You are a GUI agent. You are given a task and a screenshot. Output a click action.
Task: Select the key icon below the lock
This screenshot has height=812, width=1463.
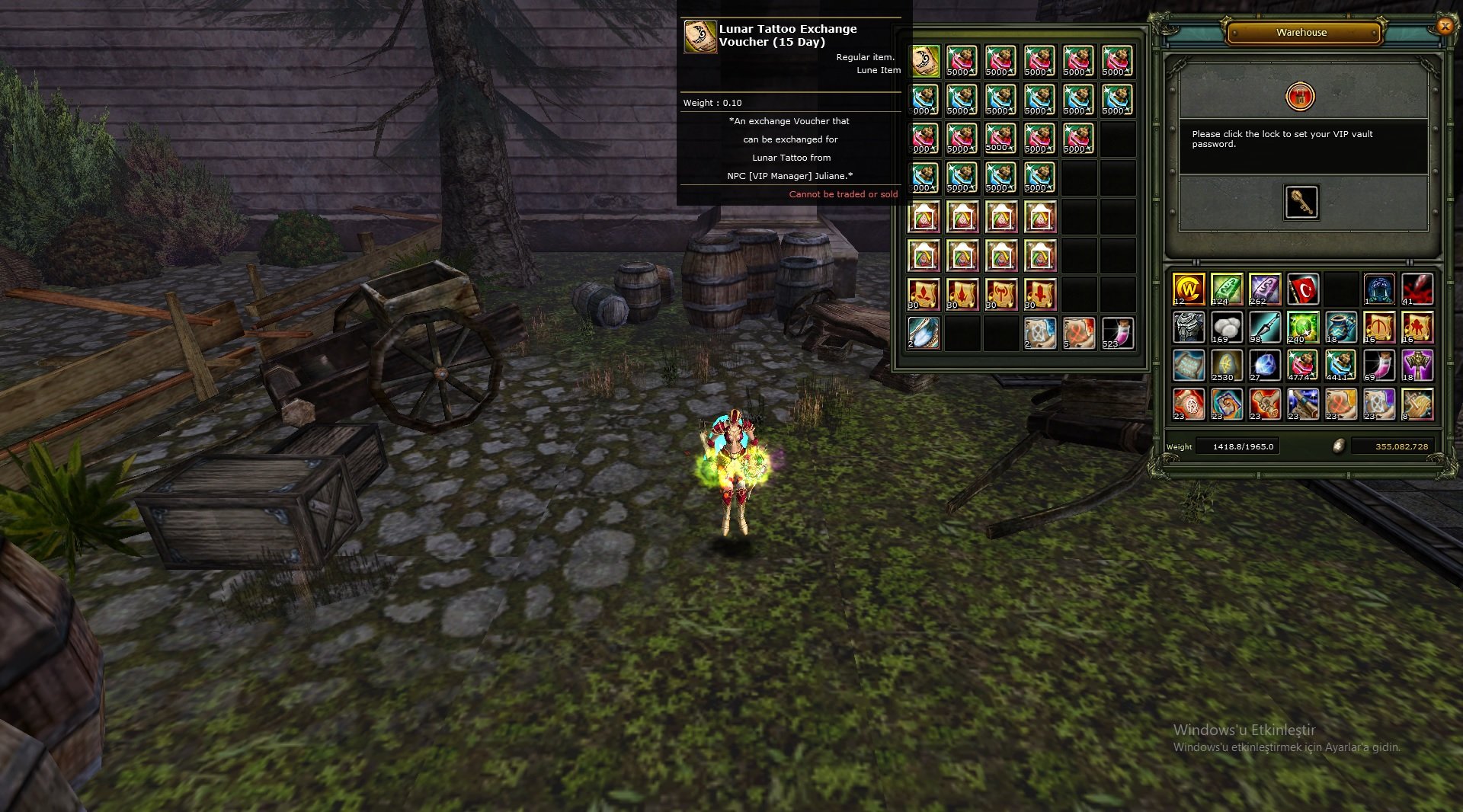pos(1301,203)
